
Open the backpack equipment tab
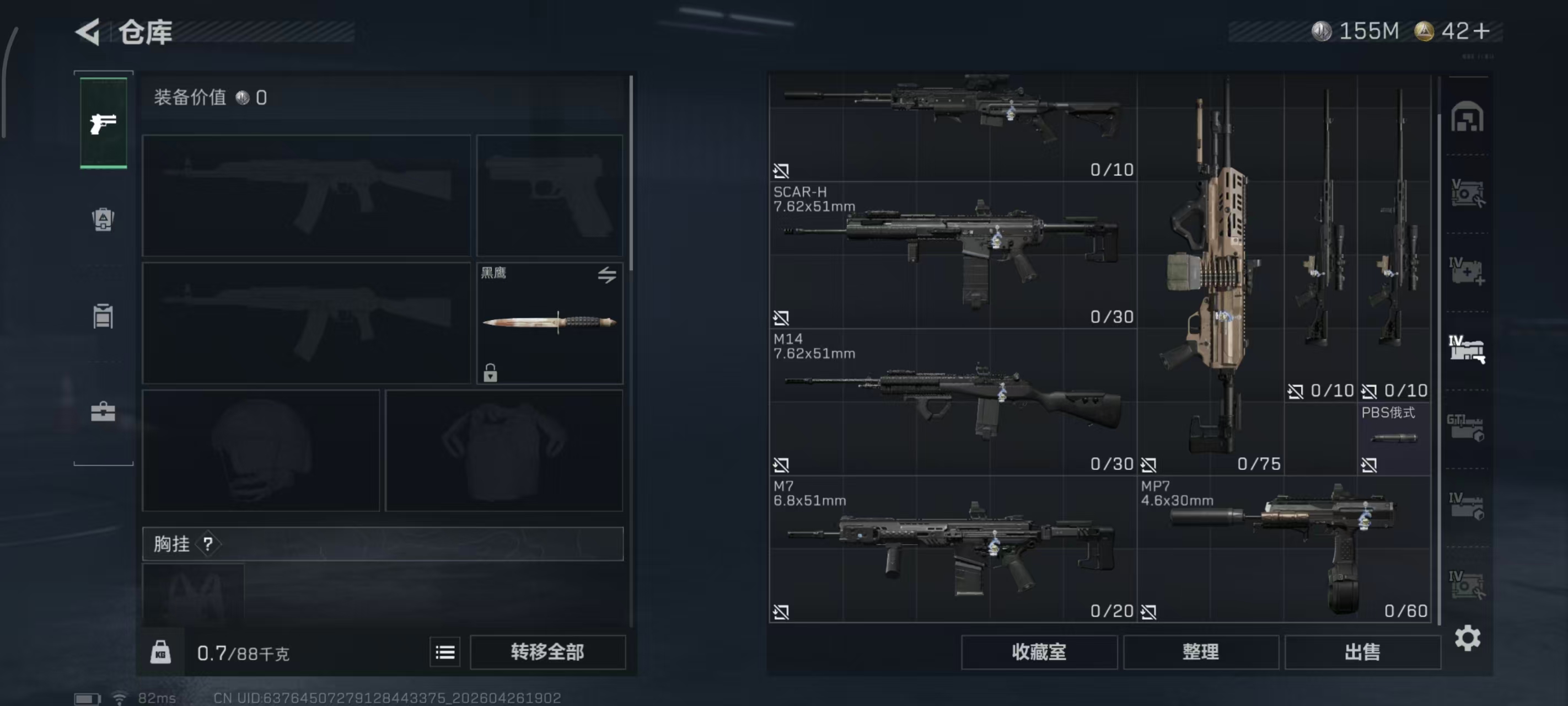(x=104, y=221)
